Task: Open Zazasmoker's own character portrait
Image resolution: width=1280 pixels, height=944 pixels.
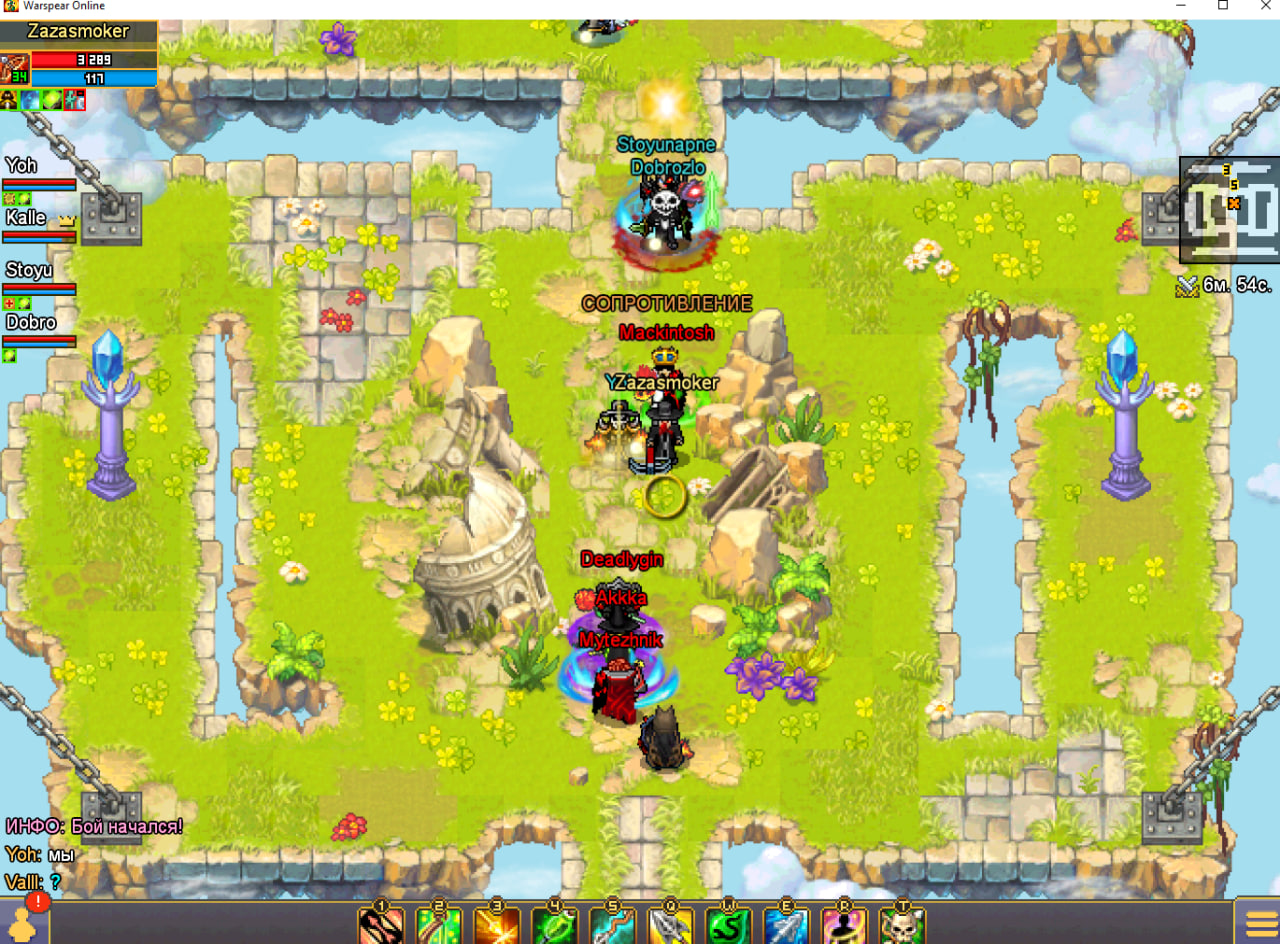Action: (x=15, y=70)
